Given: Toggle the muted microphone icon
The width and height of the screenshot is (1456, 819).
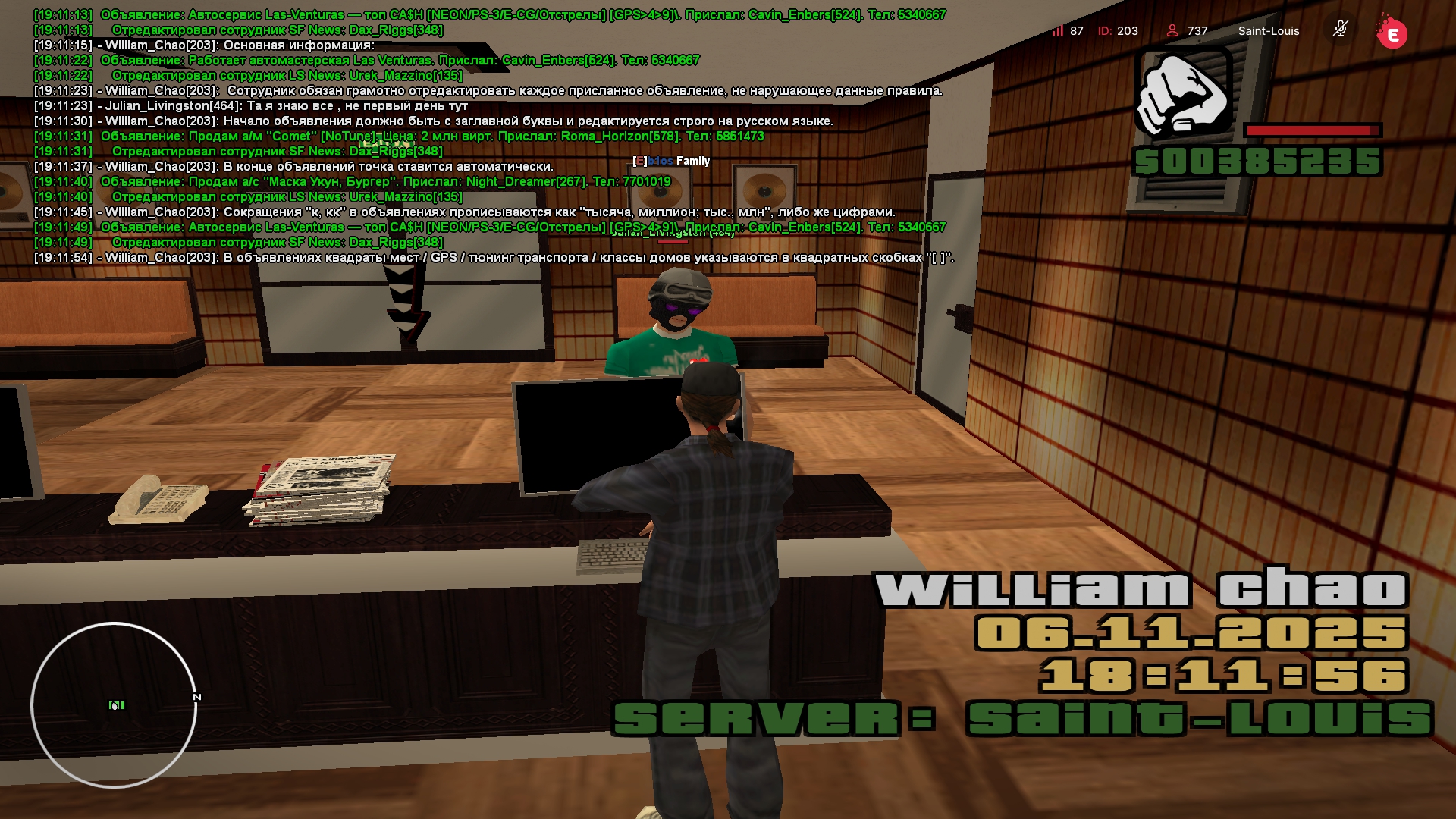Looking at the screenshot, I should pos(1340,30).
